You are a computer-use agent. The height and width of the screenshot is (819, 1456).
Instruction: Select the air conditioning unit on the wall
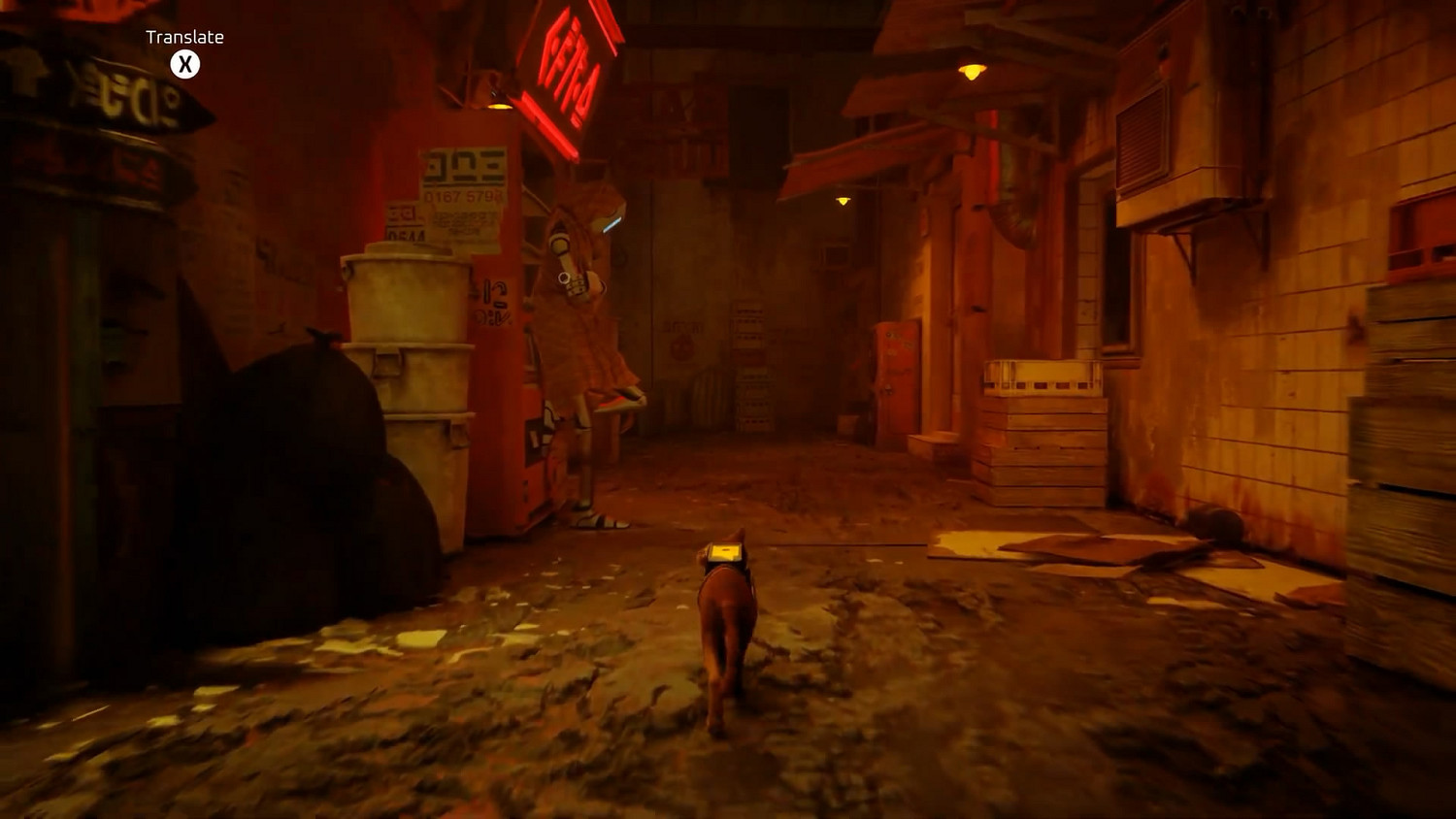coord(1164,146)
